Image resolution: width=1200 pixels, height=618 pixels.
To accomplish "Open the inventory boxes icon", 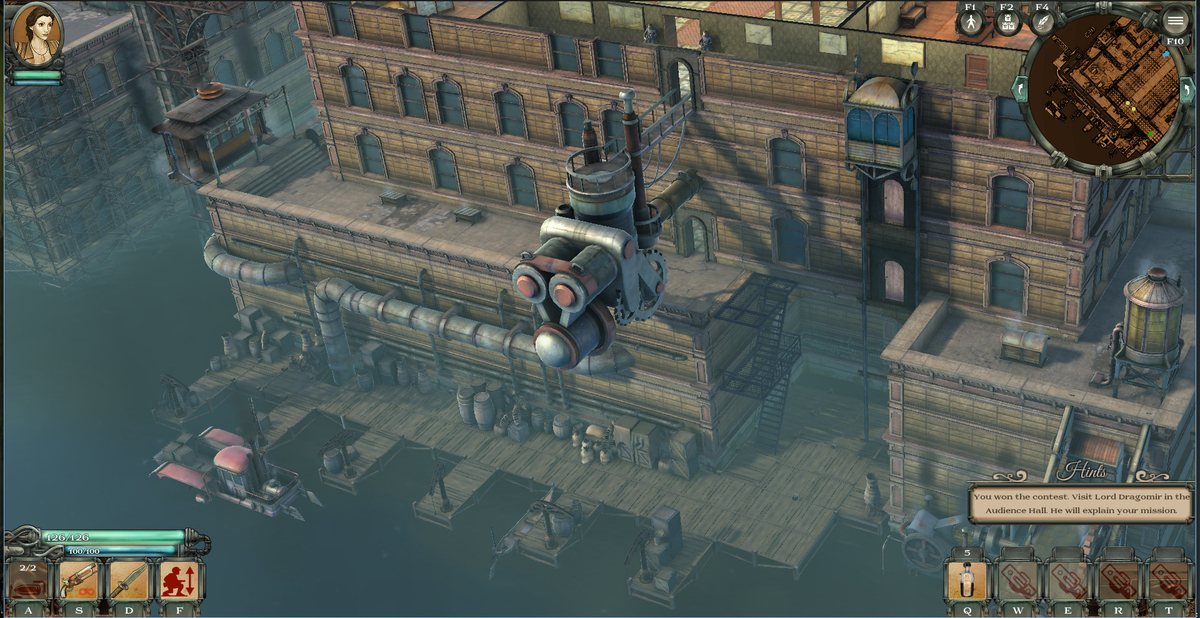I will [1007, 23].
